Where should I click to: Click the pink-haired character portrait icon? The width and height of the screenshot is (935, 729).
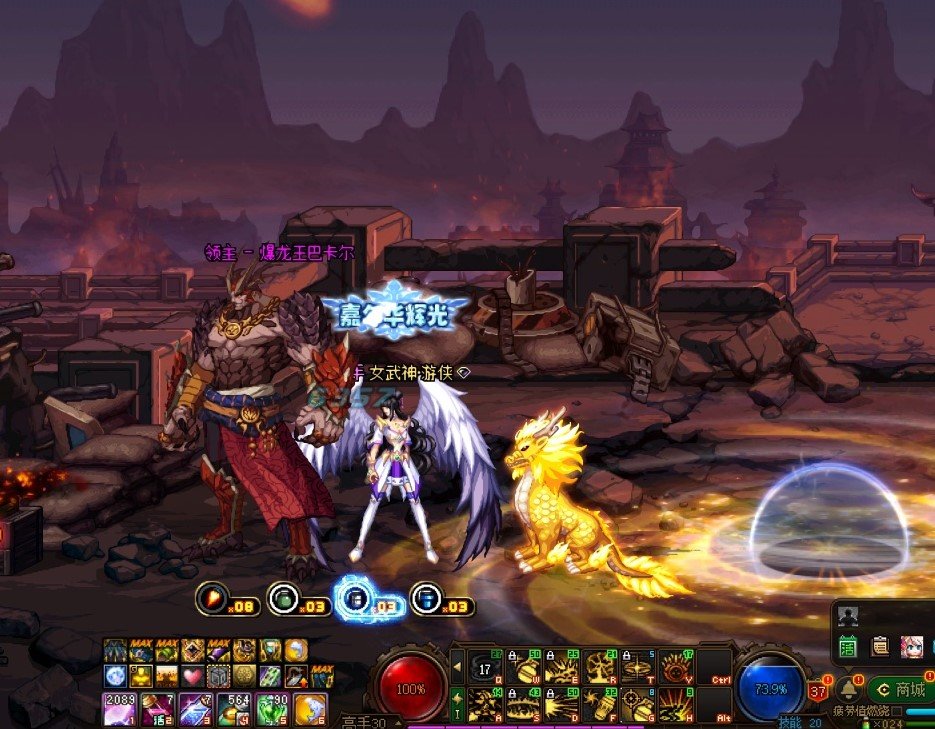(x=911, y=646)
